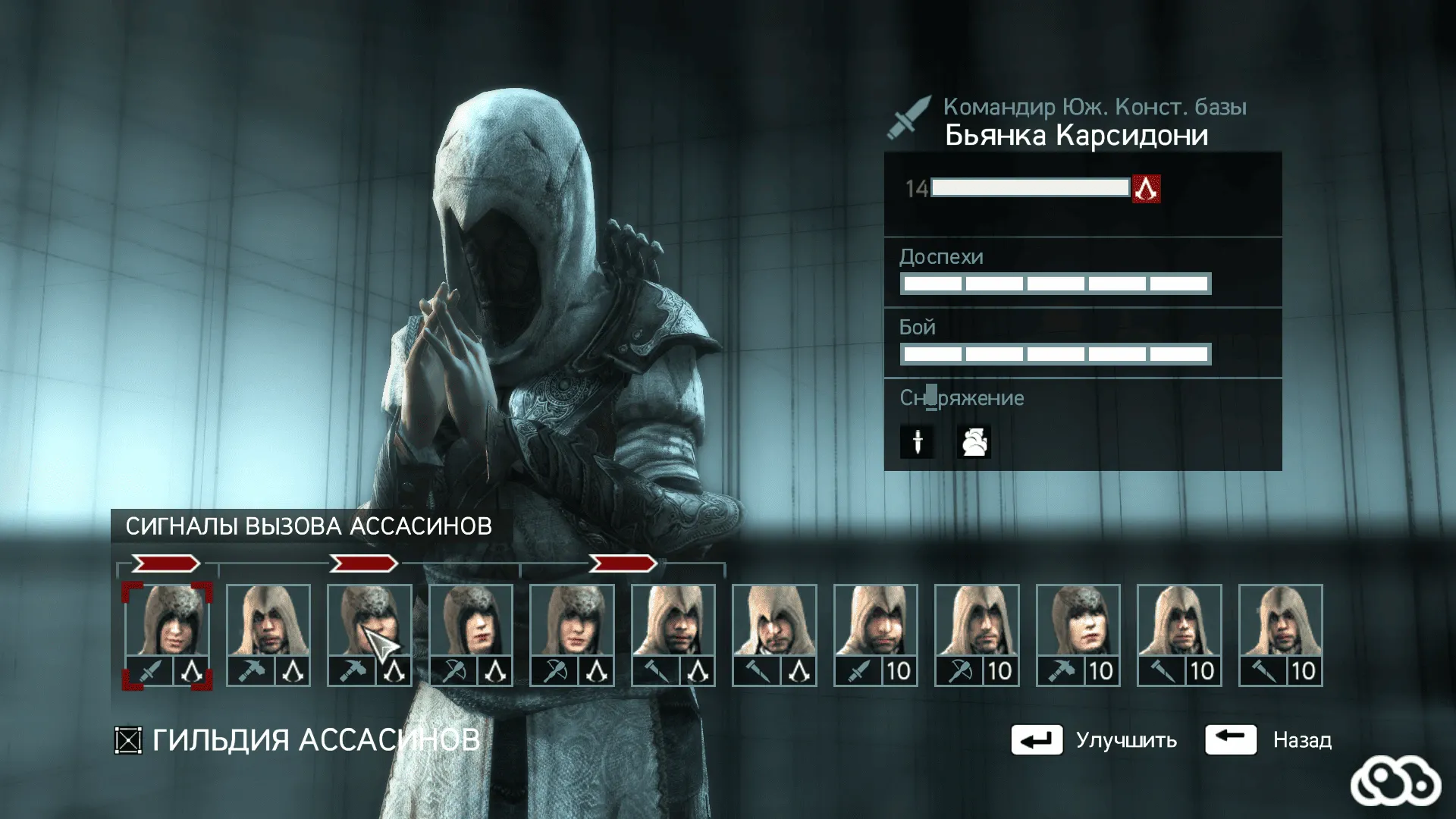Open the Бьянка Карсидони info header
The width and height of the screenshot is (1456, 819).
(1076, 136)
